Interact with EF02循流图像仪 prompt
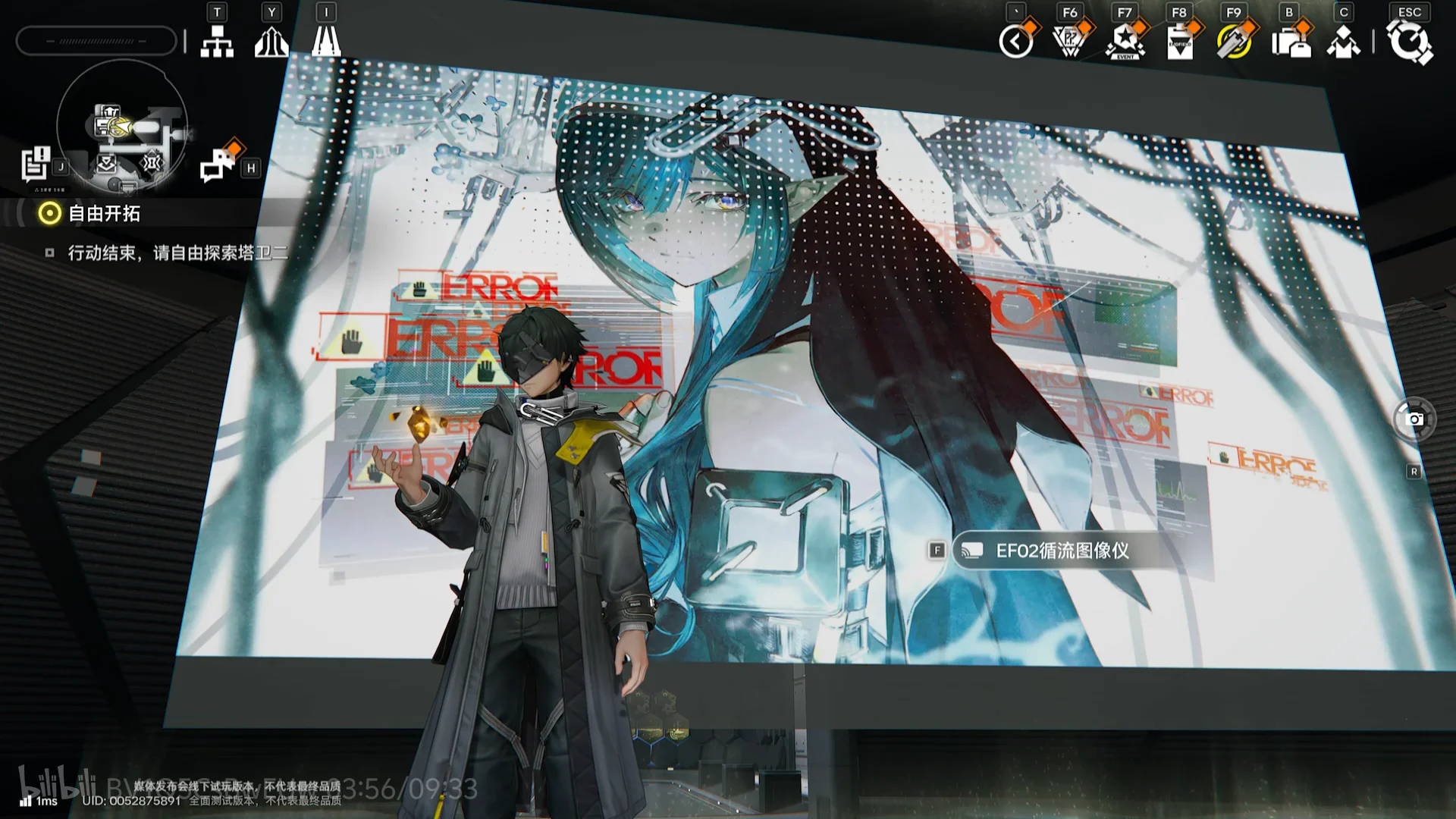The image size is (1456, 819). click(1062, 551)
